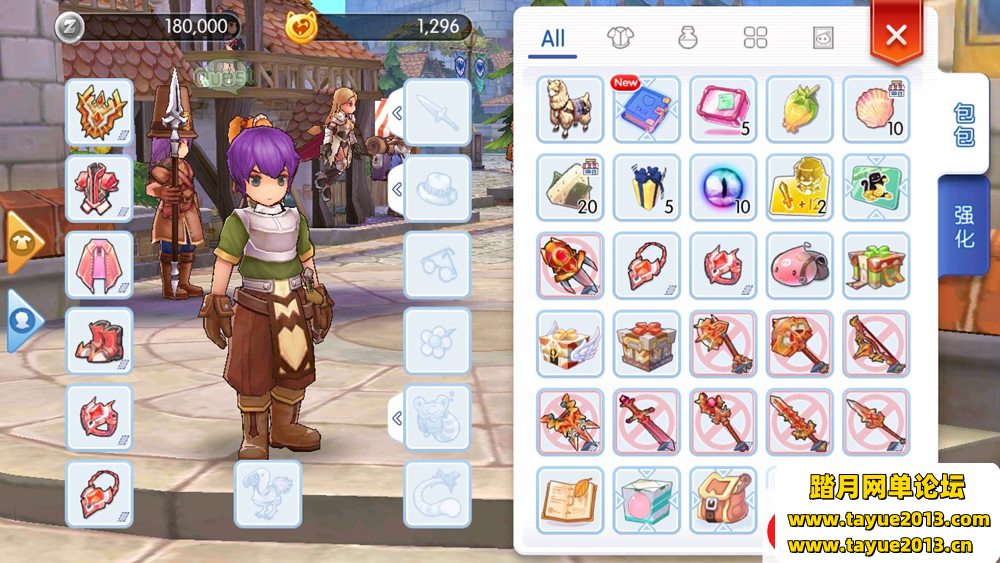Select the bird mount slot
This screenshot has height=563, width=1000.
(x=267, y=493)
